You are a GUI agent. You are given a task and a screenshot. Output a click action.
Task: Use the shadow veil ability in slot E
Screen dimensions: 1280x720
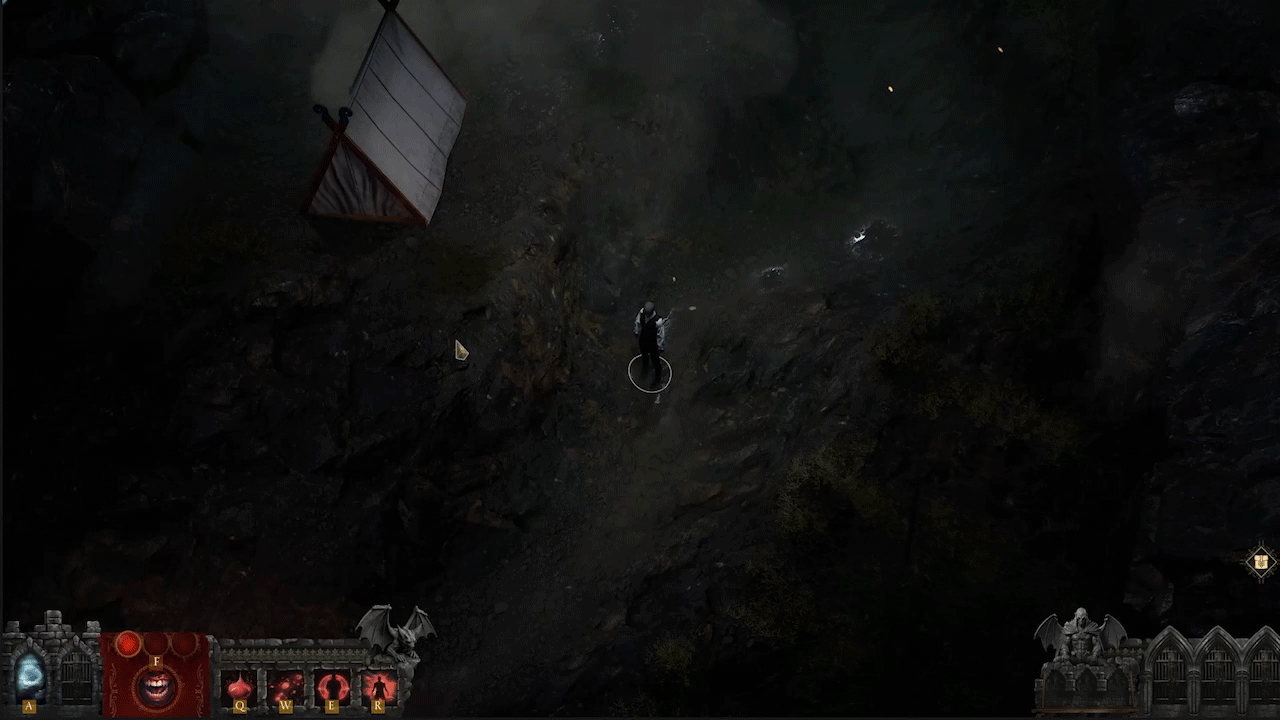pos(332,686)
